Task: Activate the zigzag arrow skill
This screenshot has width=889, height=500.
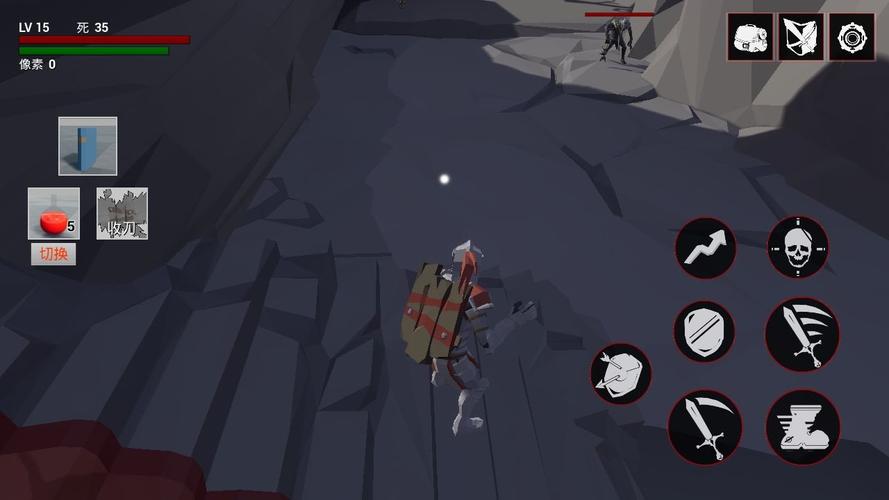Action: pyautogui.click(x=705, y=248)
